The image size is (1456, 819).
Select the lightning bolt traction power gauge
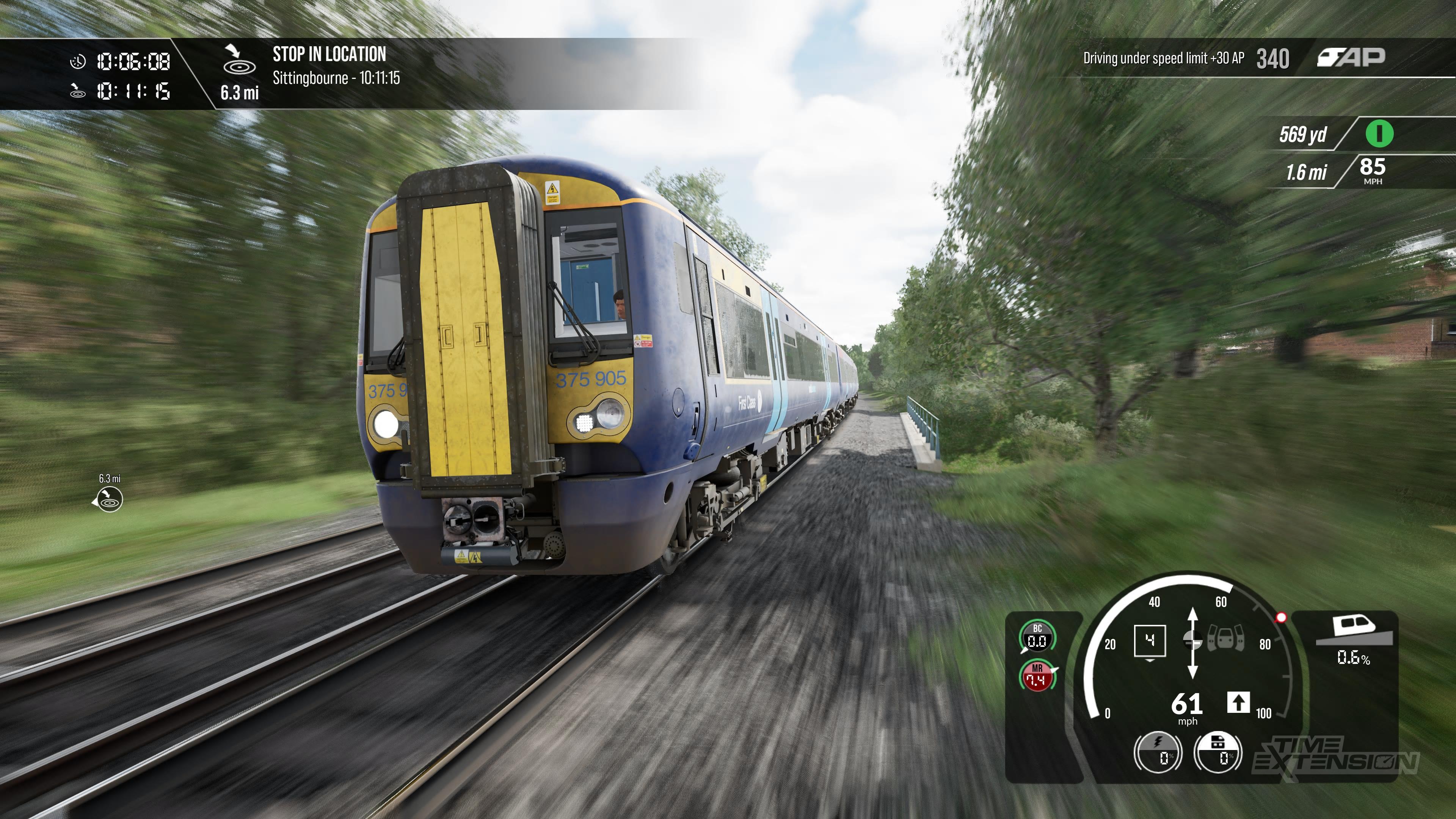(1158, 752)
